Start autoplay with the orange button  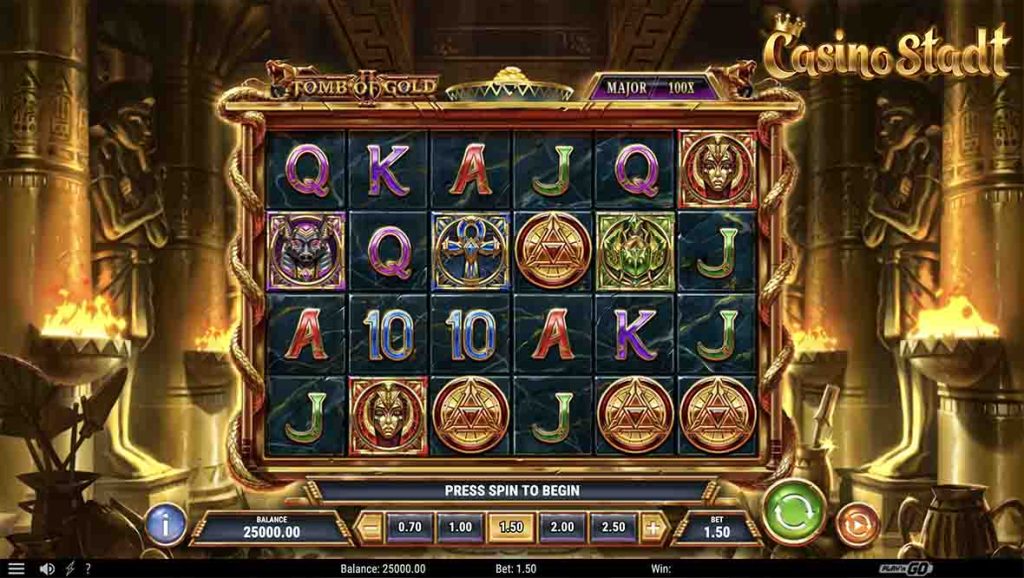[856, 524]
